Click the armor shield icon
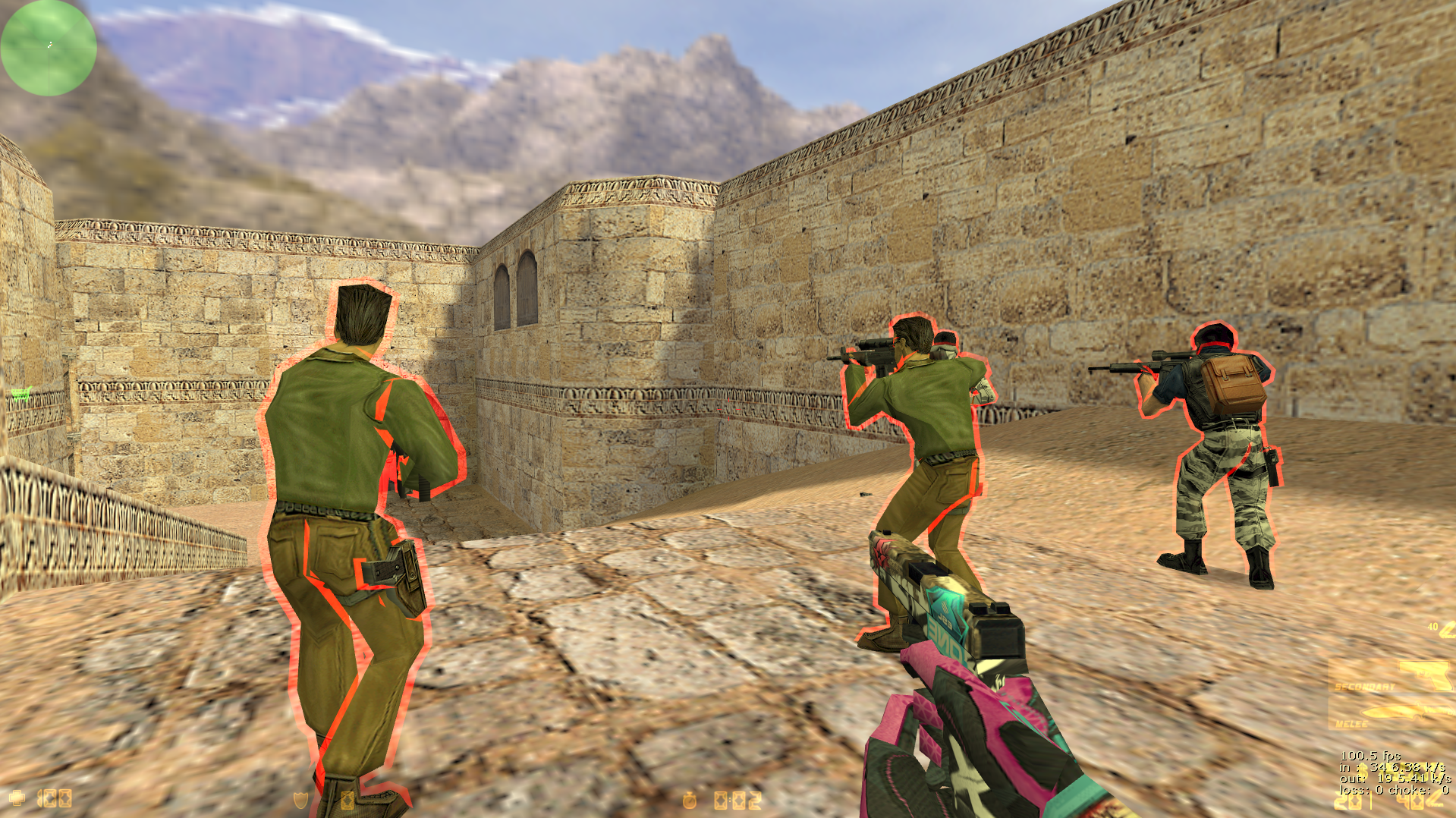This screenshot has width=1456, height=818. (301, 799)
